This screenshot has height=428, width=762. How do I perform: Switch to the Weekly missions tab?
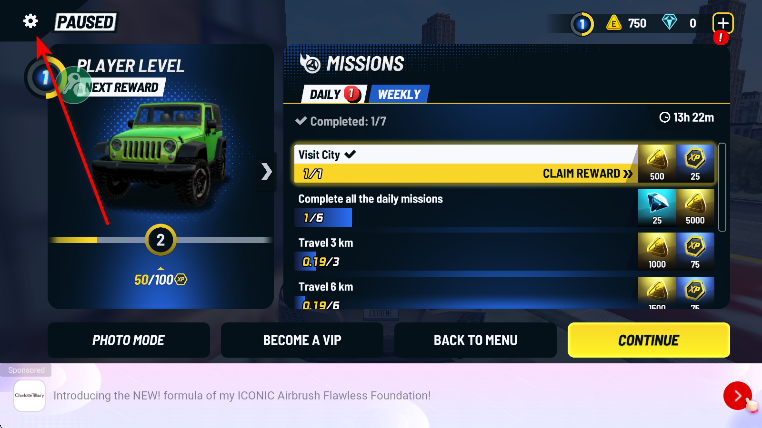(399, 95)
